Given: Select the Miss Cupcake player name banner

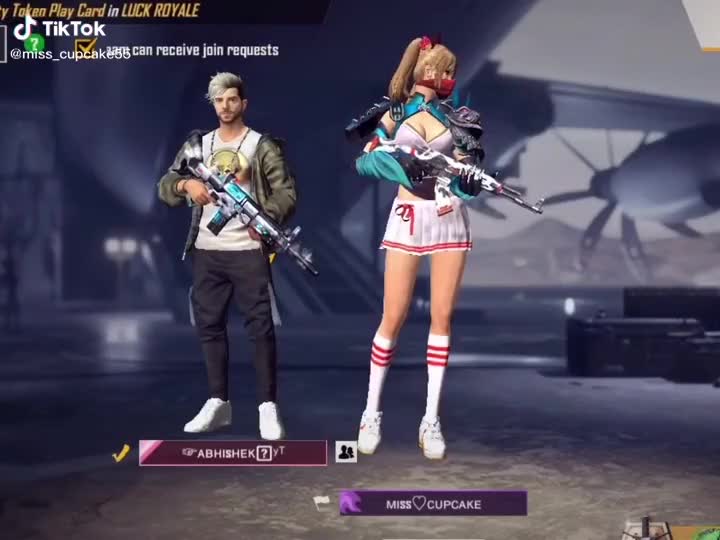Looking at the screenshot, I should coord(432,503).
